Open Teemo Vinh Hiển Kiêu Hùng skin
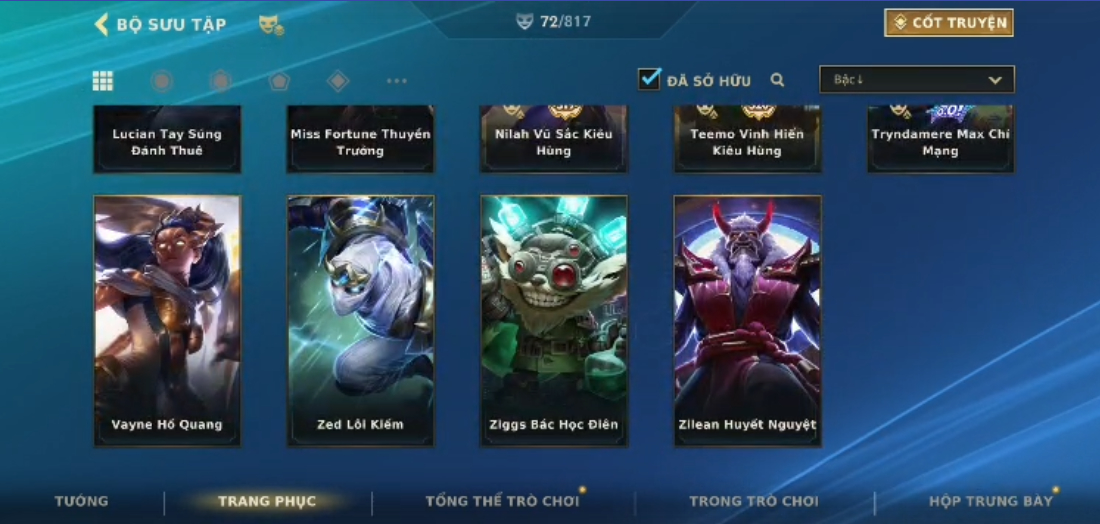This screenshot has height=524, width=1100. [747, 139]
